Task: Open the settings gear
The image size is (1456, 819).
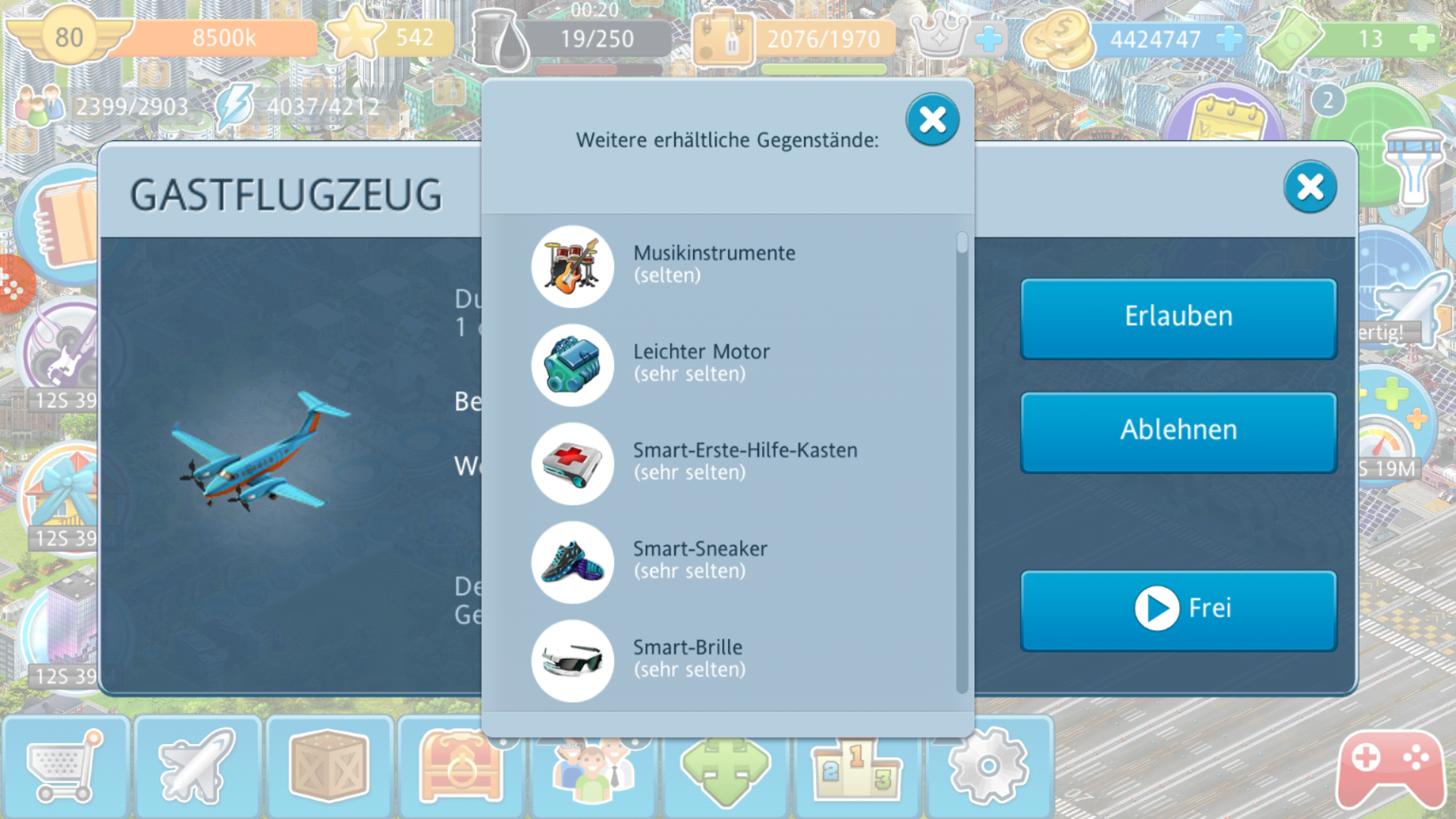Action: 987,767
